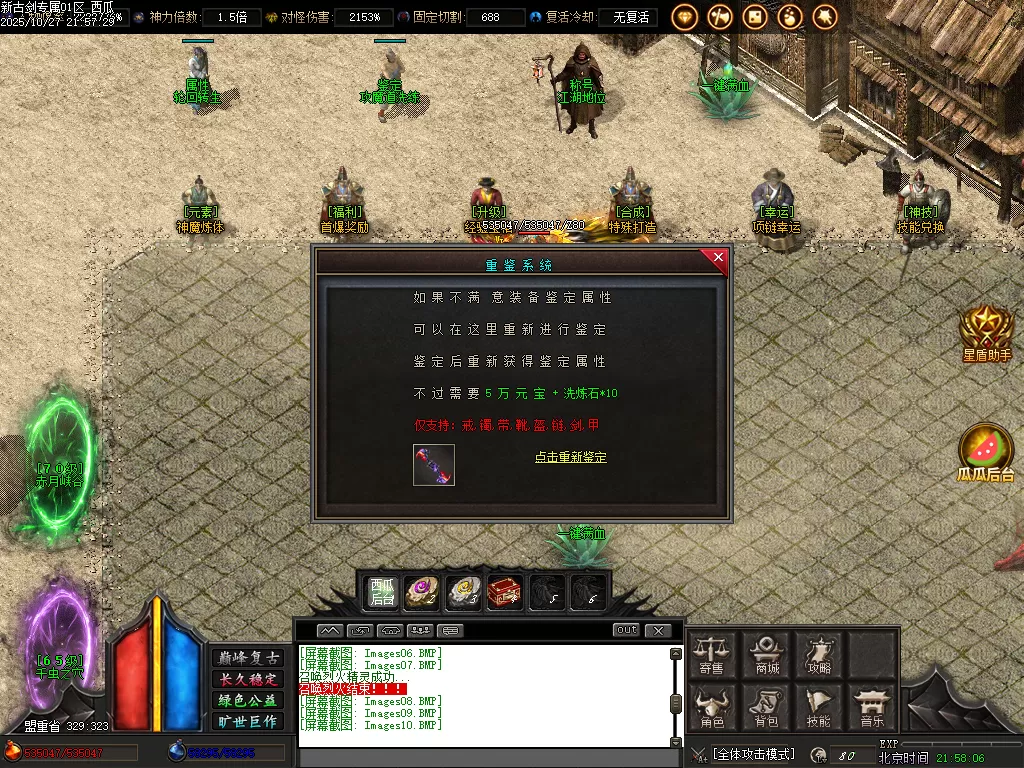Open the 寄售 consignment menu
Image resolution: width=1024 pixels, height=768 pixels.
click(712, 655)
